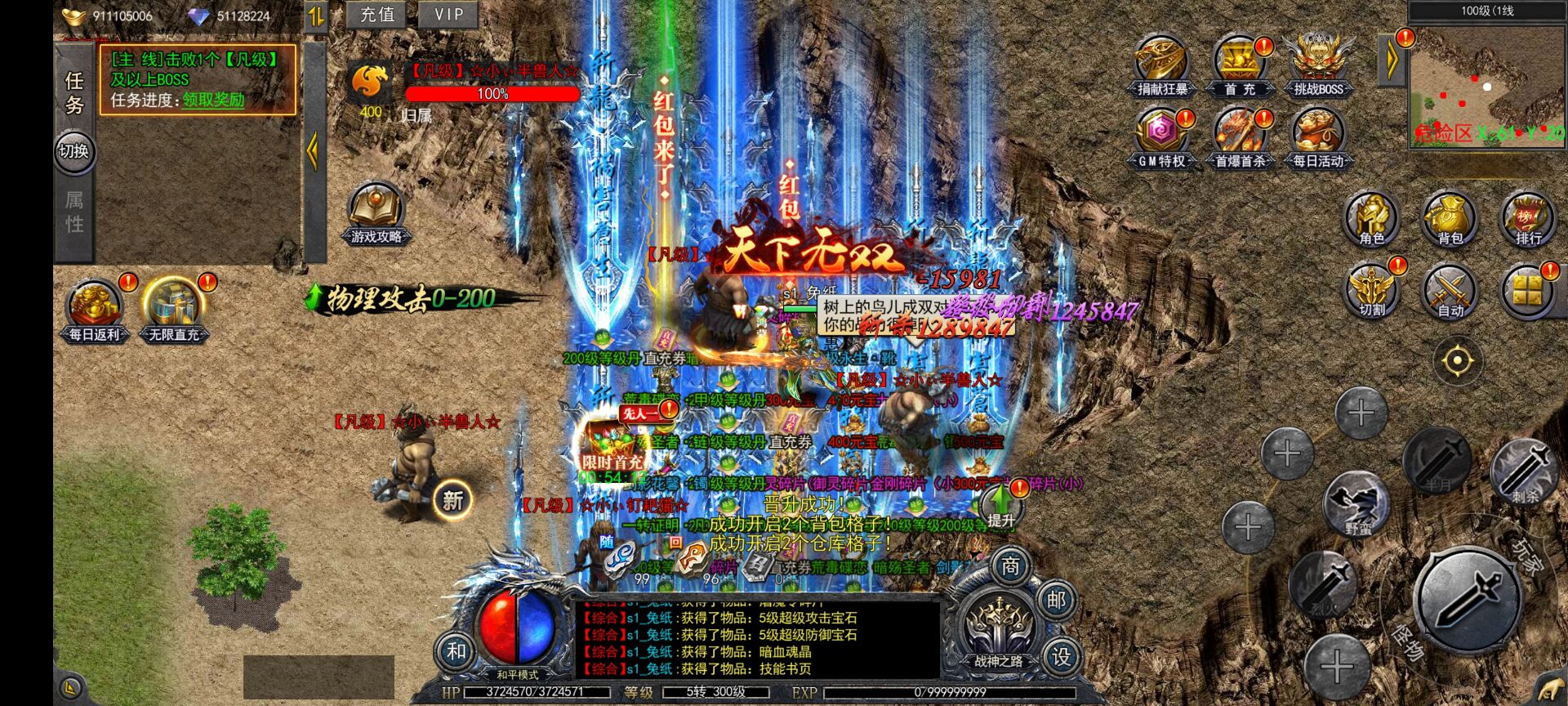Switch to the VIP tab
The width and height of the screenshot is (1568, 706).
point(448,14)
